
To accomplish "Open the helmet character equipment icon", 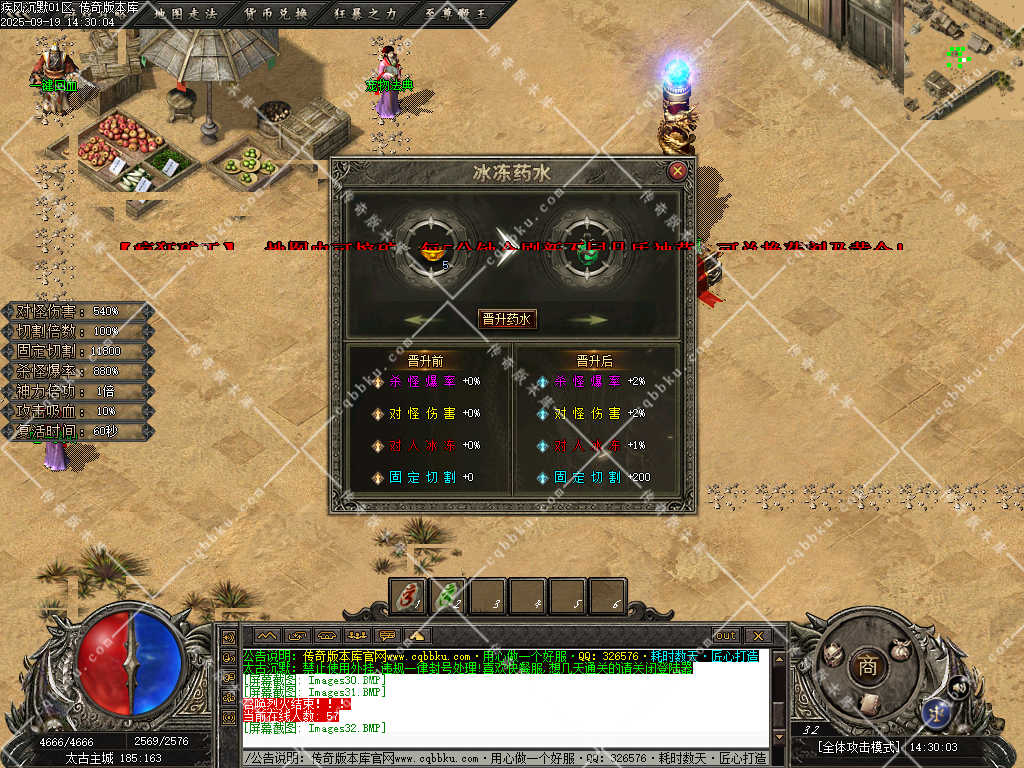I will point(833,654).
